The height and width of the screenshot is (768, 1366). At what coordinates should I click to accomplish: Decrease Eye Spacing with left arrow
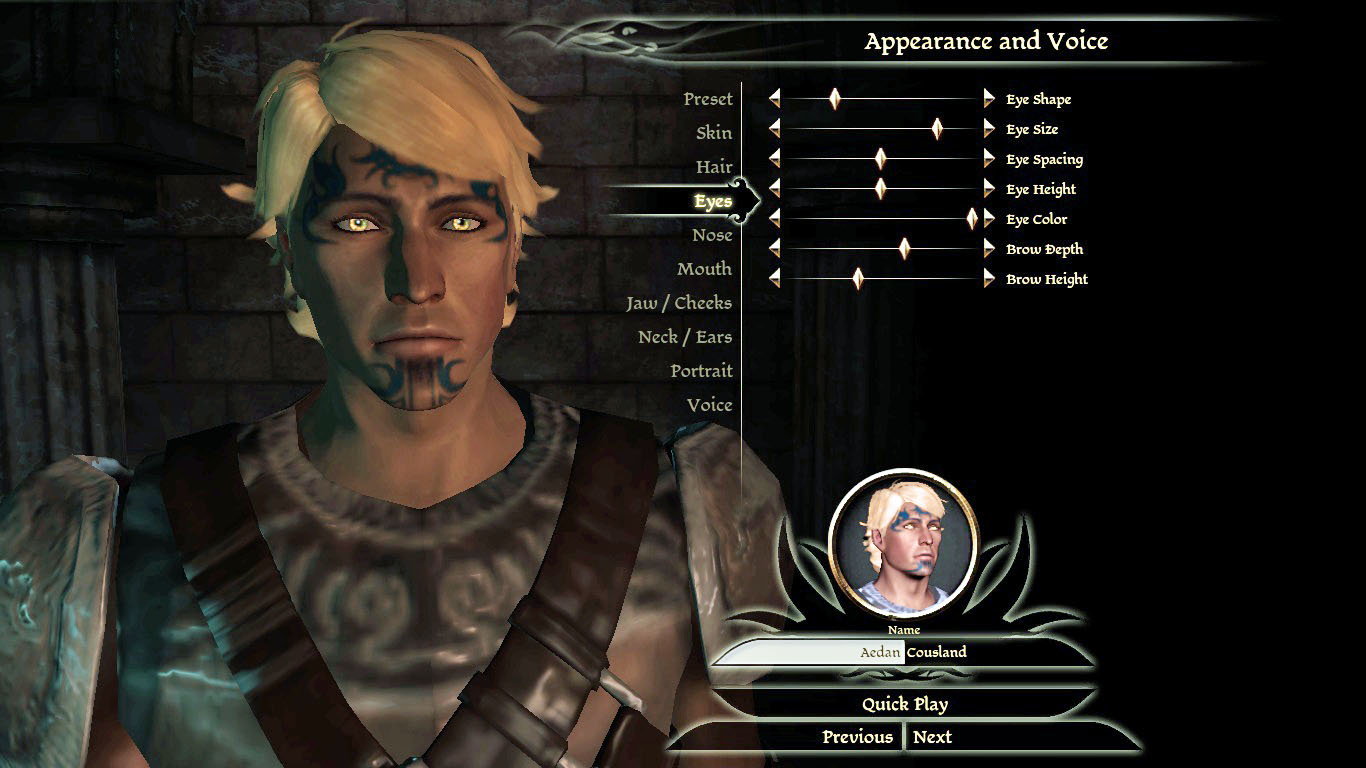pyautogui.click(x=774, y=159)
